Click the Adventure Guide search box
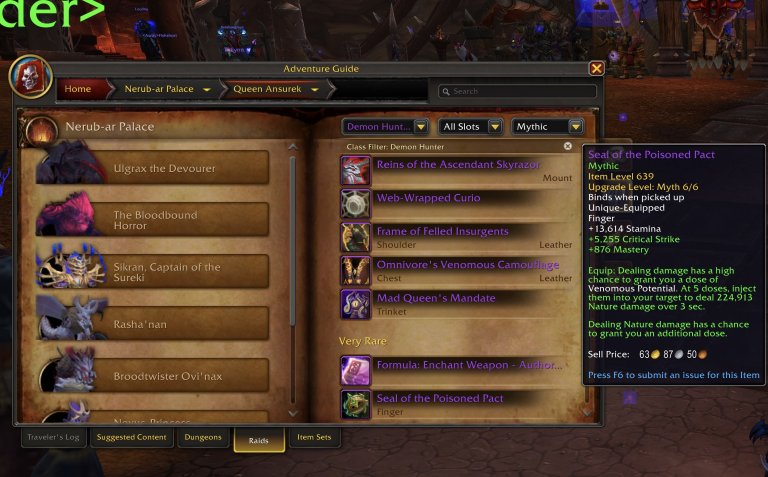Screen dimensions: 768x477 point(521,91)
